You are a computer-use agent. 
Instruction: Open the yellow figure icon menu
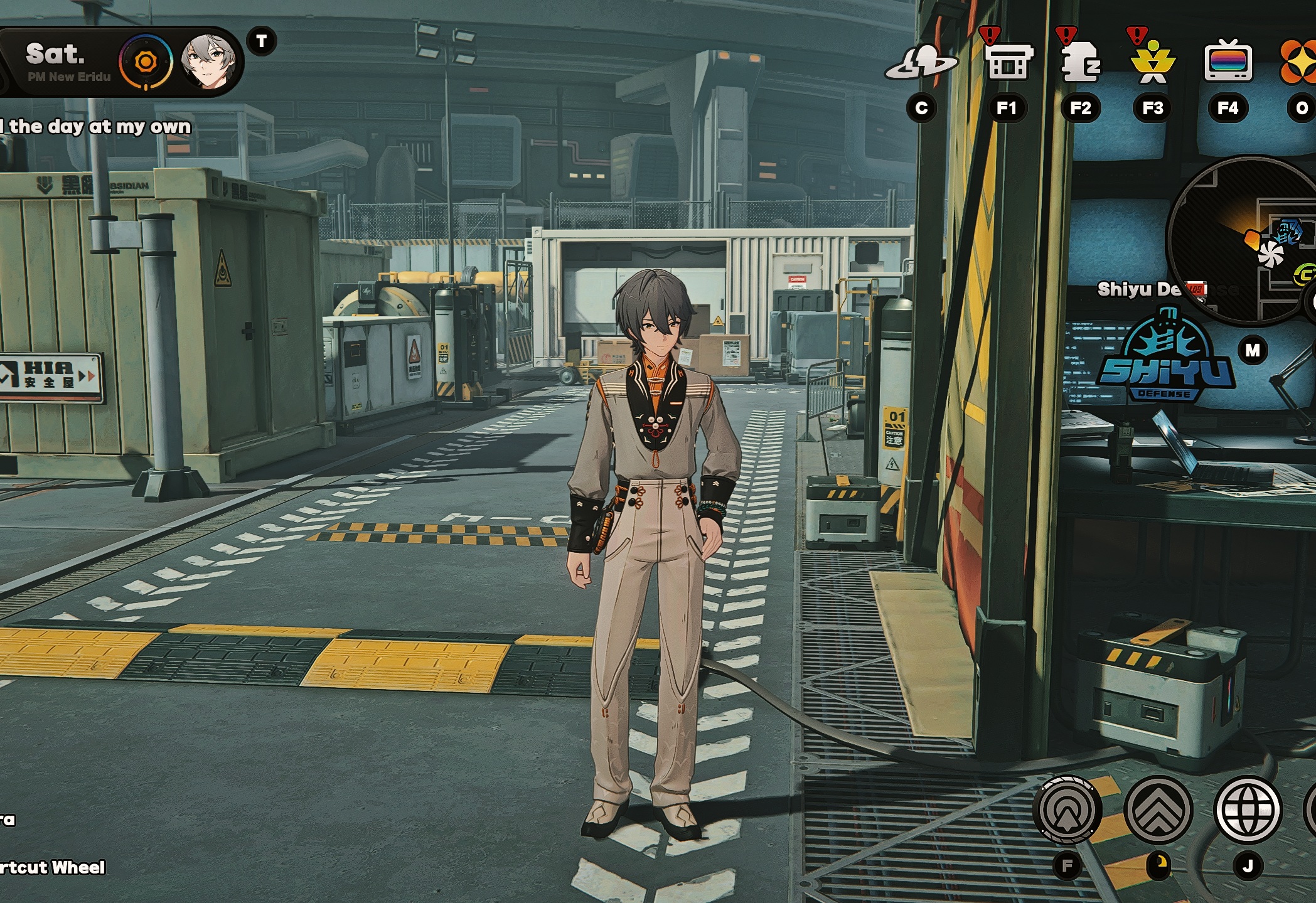[x=1152, y=62]
